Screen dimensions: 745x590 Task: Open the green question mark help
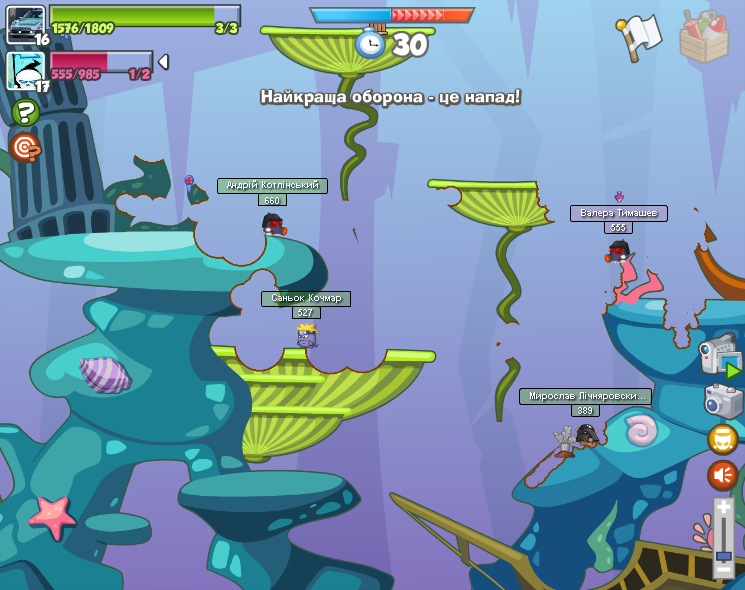coord(25,111)
